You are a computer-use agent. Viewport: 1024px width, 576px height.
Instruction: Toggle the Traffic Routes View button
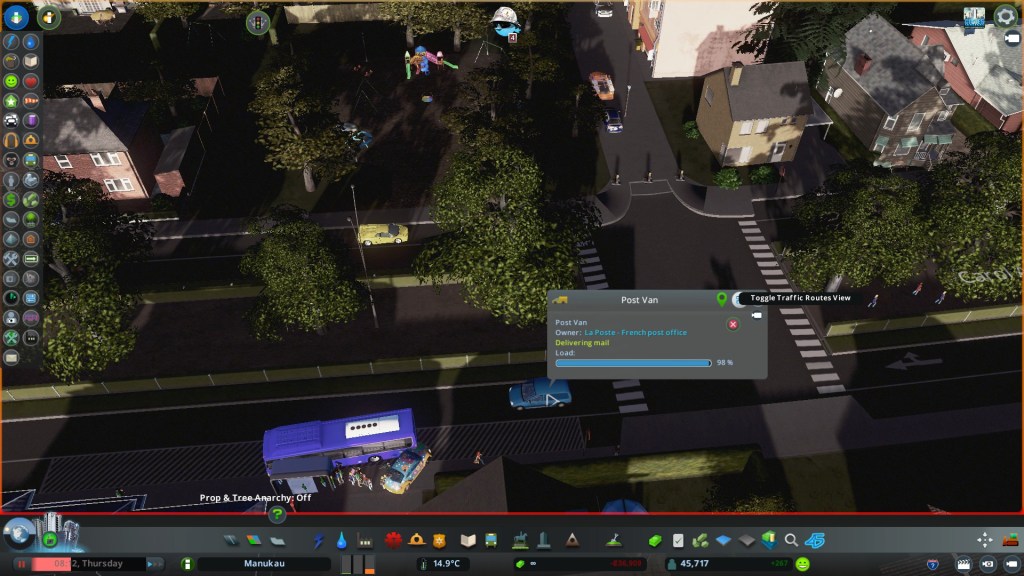(x=738, y=299)
